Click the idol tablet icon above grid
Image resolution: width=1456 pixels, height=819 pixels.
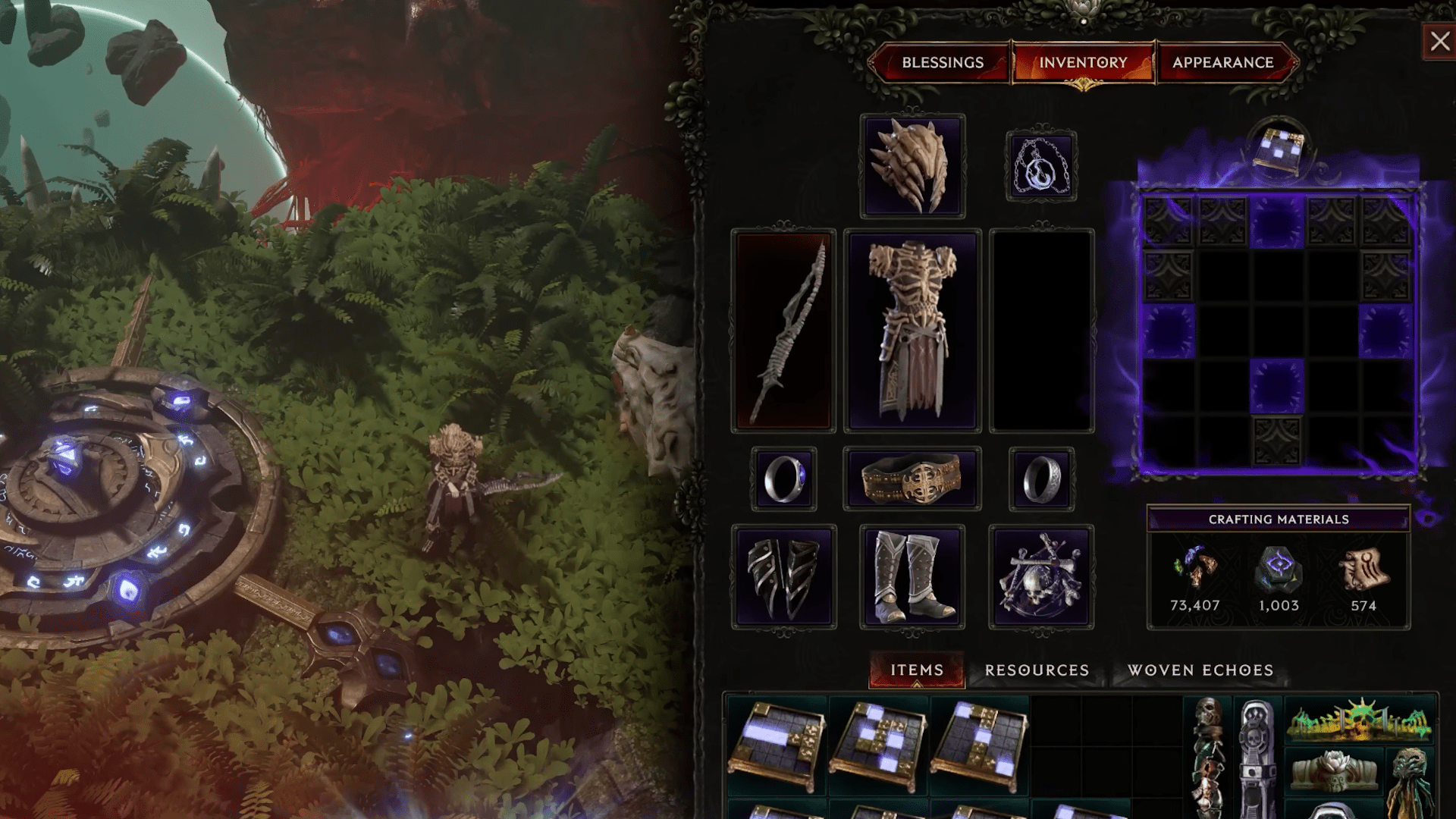(1279, 147)
